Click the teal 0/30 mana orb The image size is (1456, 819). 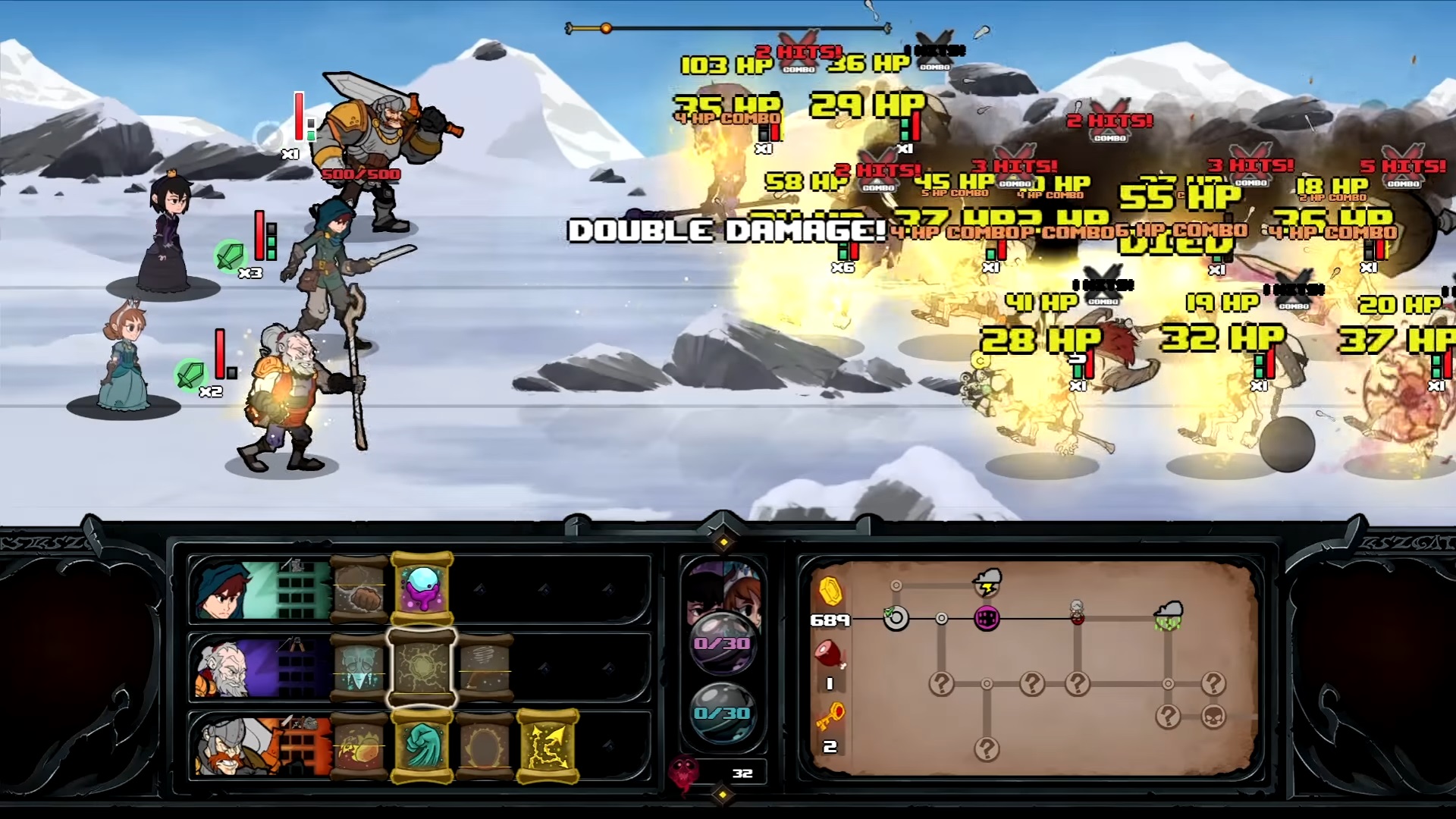click(722, 713)
